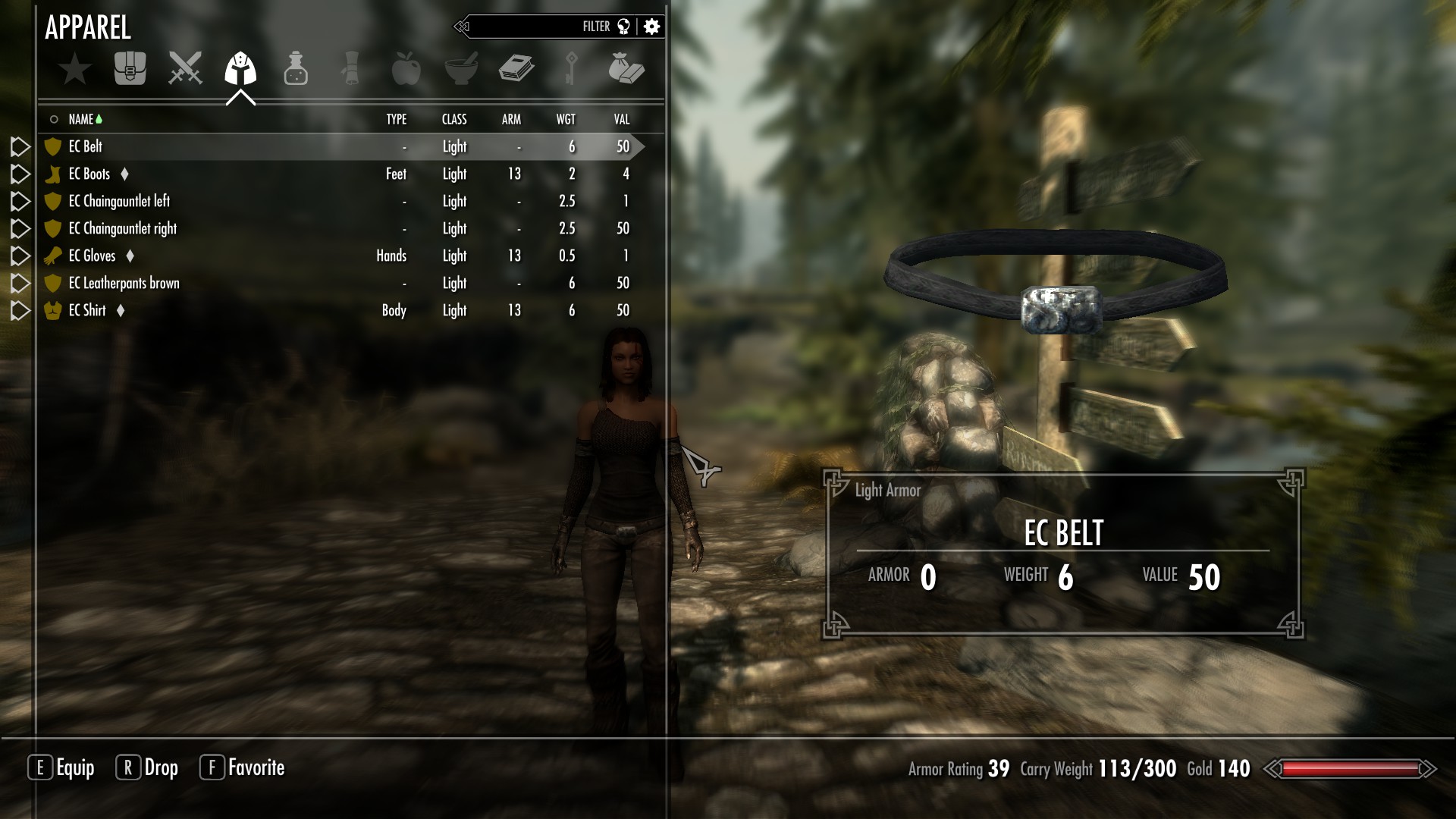
Task: Open the Books category tab
Action: (x=516, y=68)
